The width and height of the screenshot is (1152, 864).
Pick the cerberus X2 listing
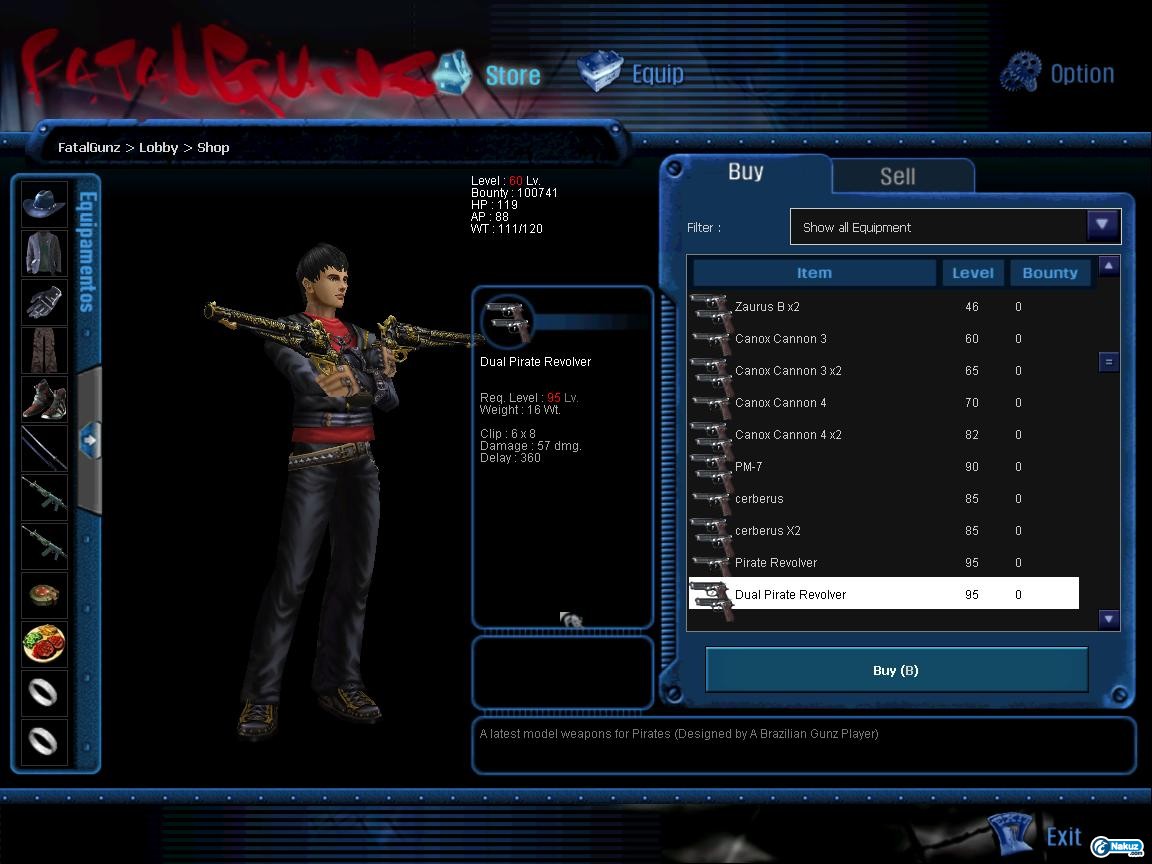pyautogui.click(x=768, y=531)
